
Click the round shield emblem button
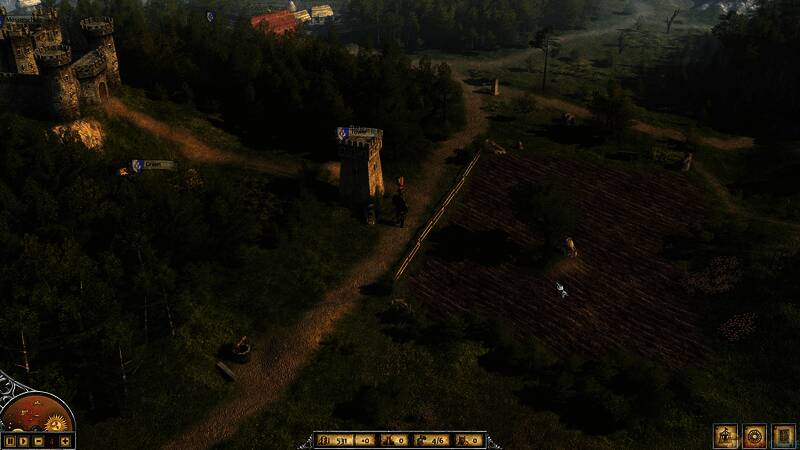pyautogui.click(x=754, y=436)
